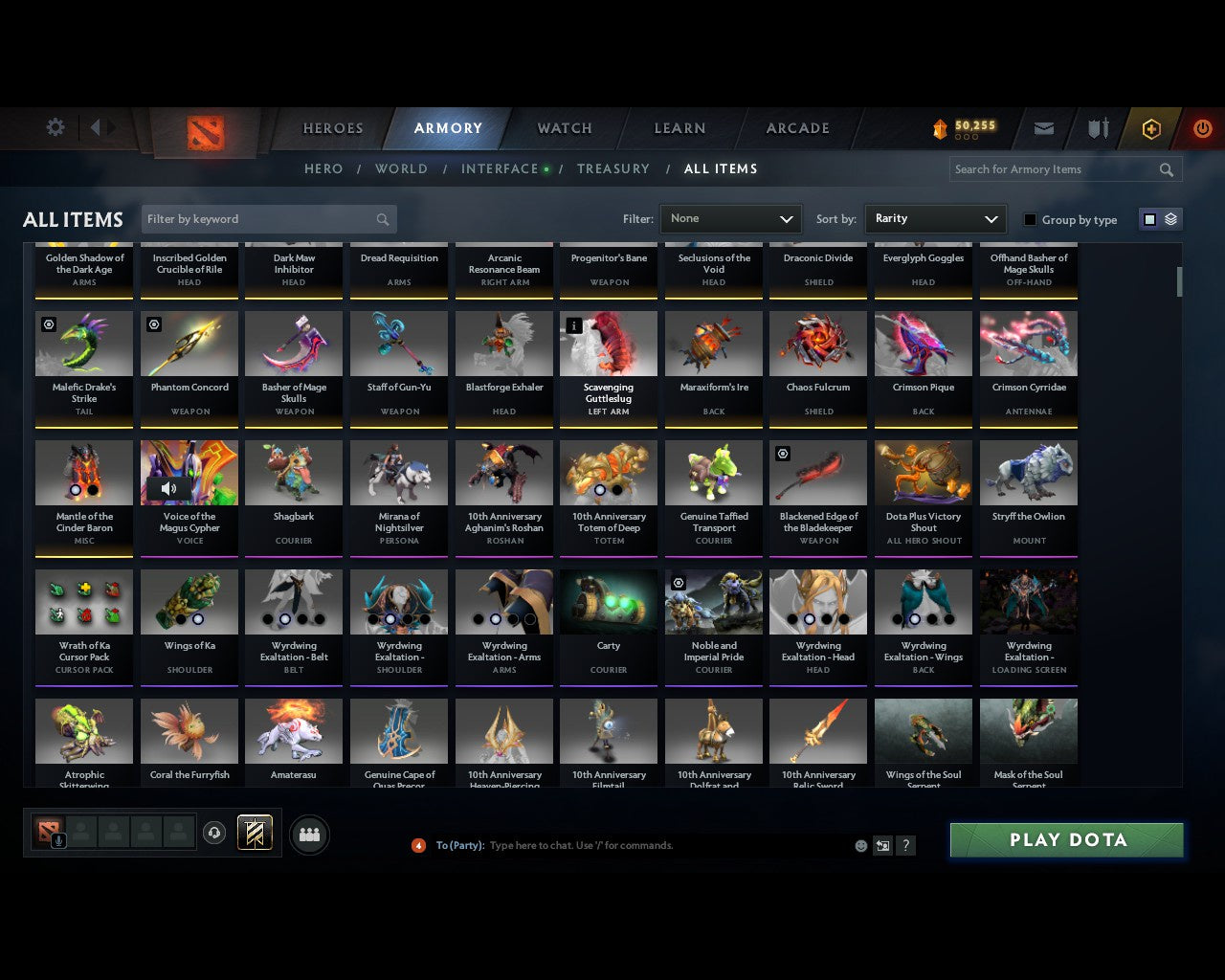Click the emoticon icon in the chat bar

(860, 846)
